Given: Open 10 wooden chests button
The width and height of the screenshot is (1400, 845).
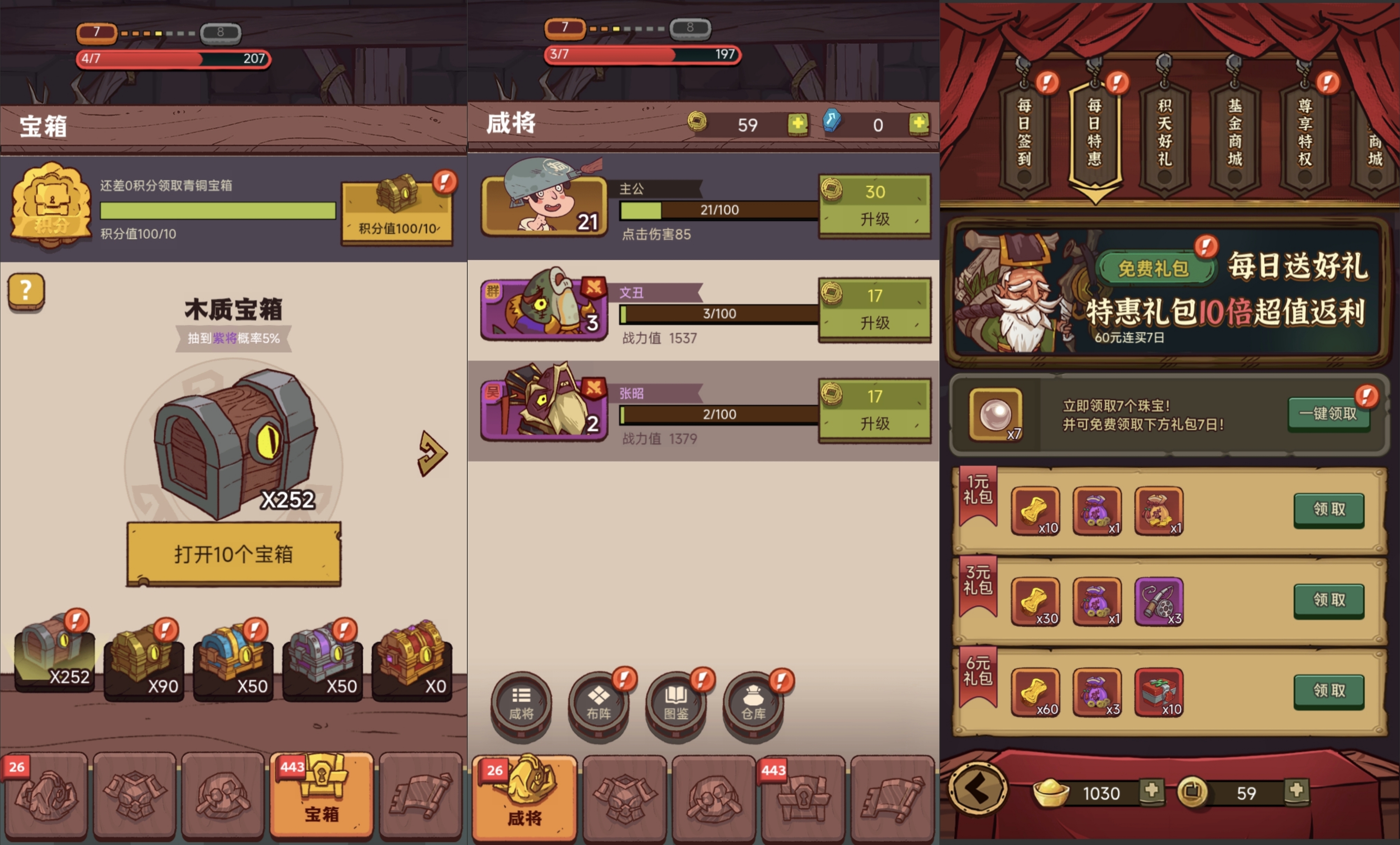Looking at the screenshot, I should click(234, 554).
